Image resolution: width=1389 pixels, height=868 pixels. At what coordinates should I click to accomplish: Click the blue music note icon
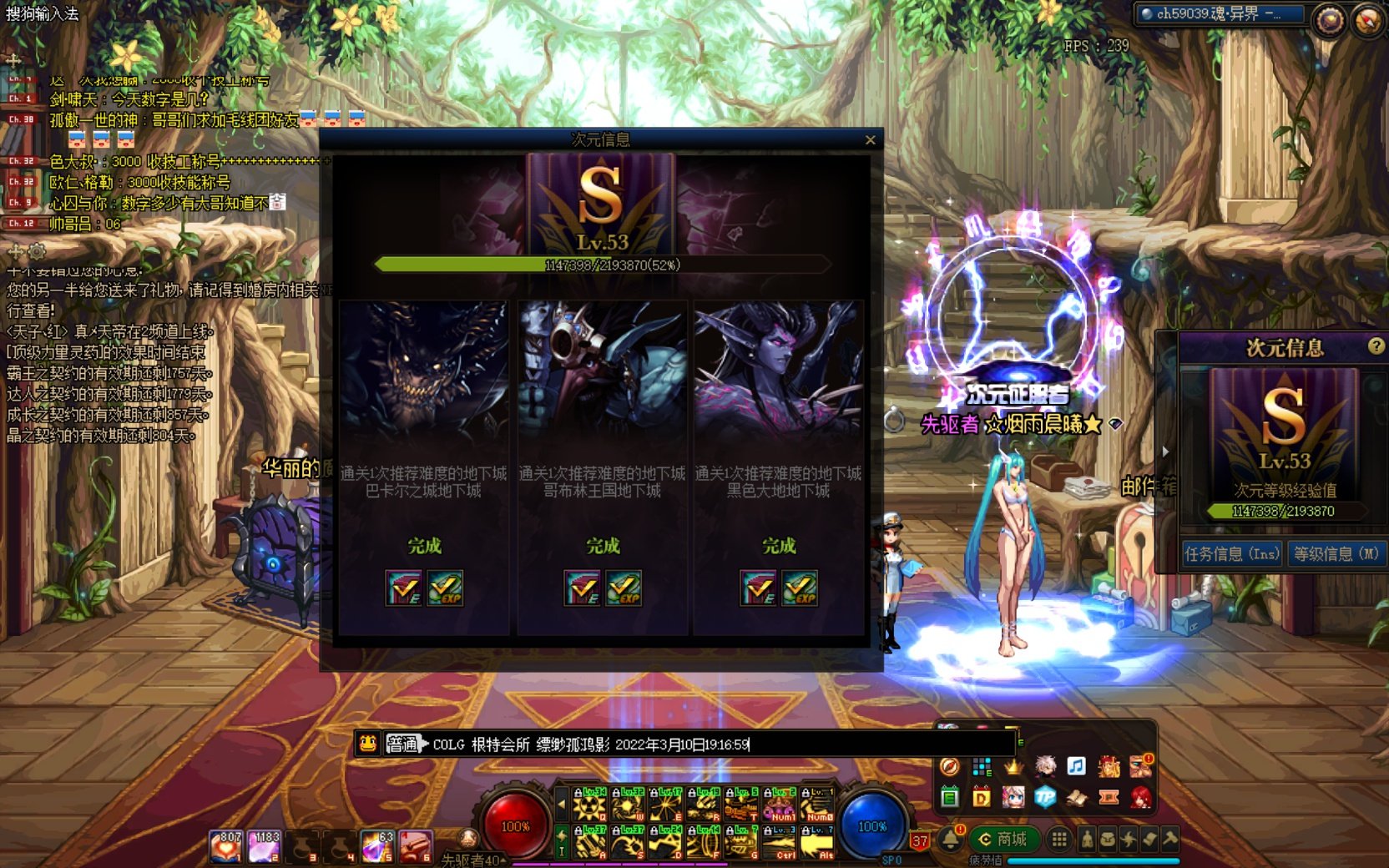(x=1076, y=765)
